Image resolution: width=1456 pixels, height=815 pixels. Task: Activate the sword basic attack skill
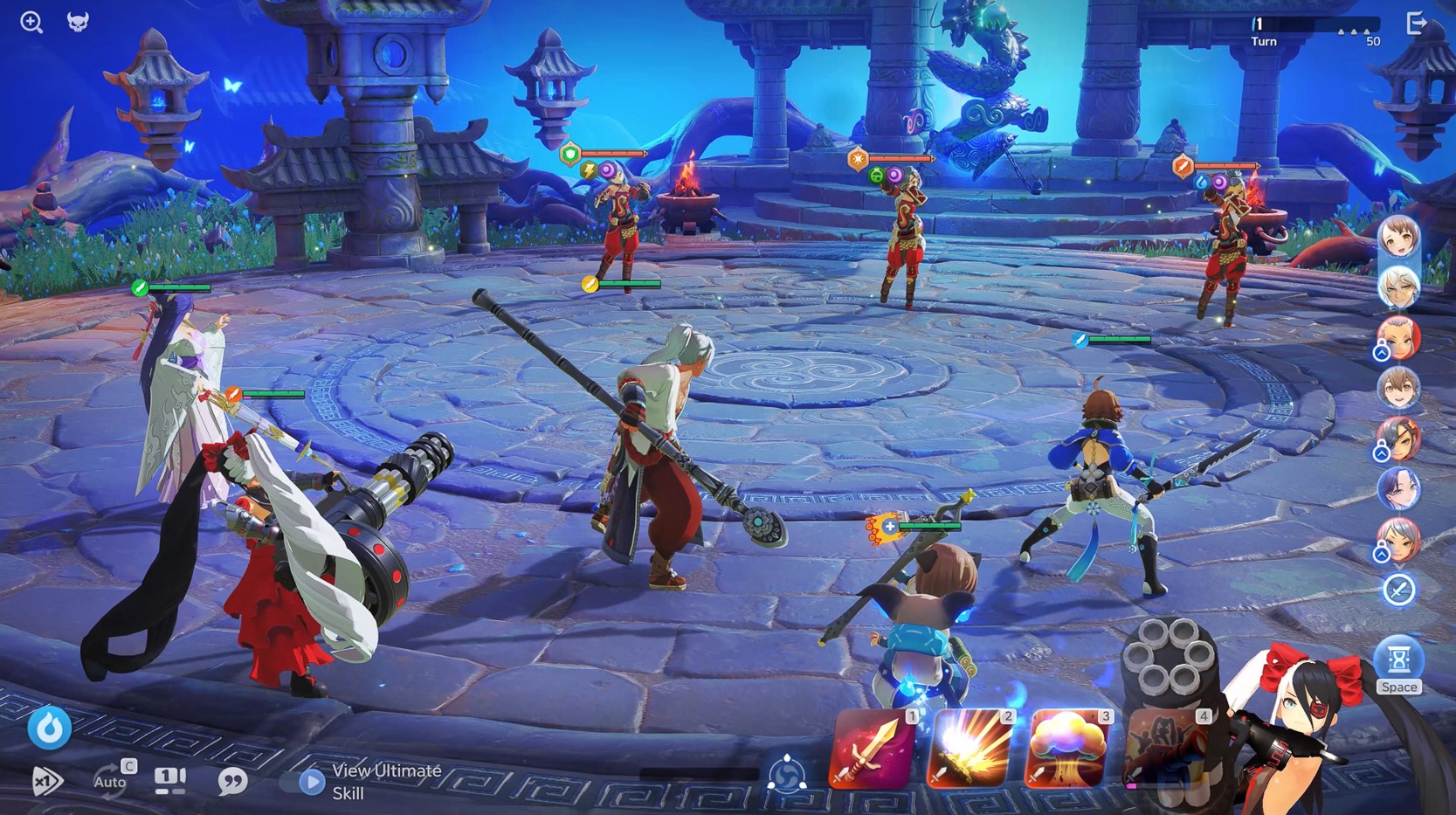873,749
